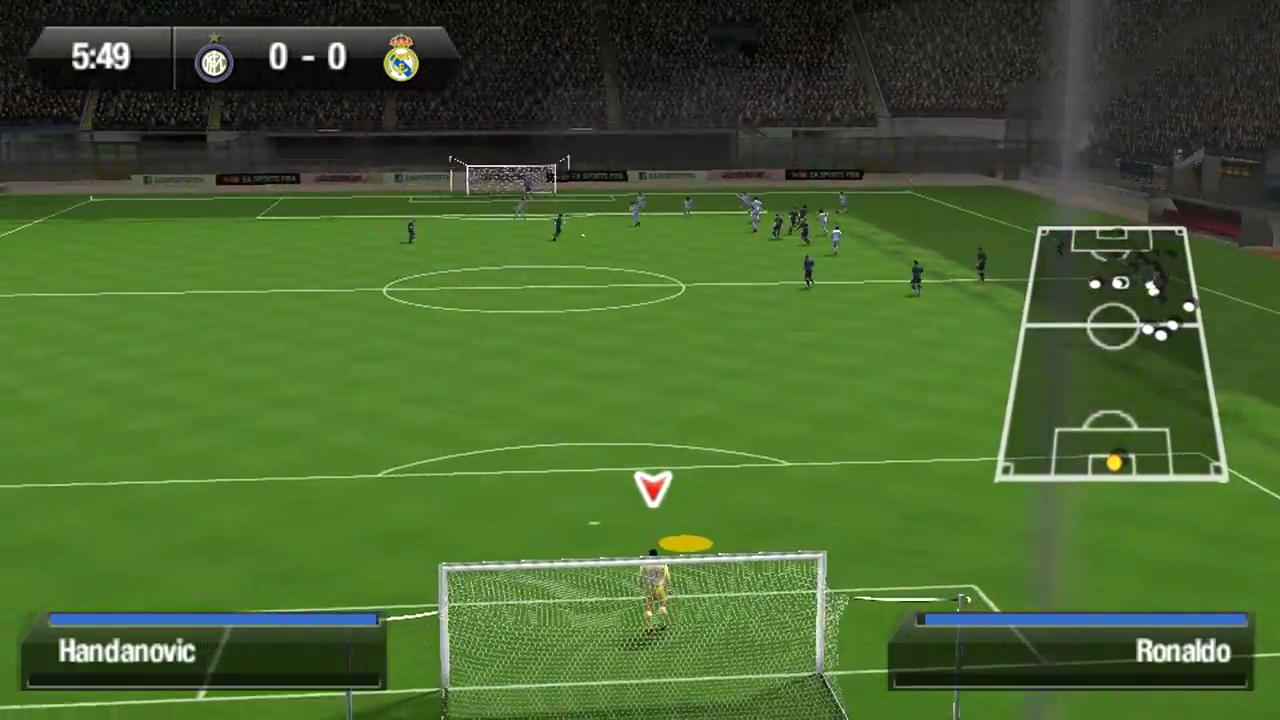The image size is (1280, 720).
Task: Click the star above the Inter crest
Action: point(214,37)
